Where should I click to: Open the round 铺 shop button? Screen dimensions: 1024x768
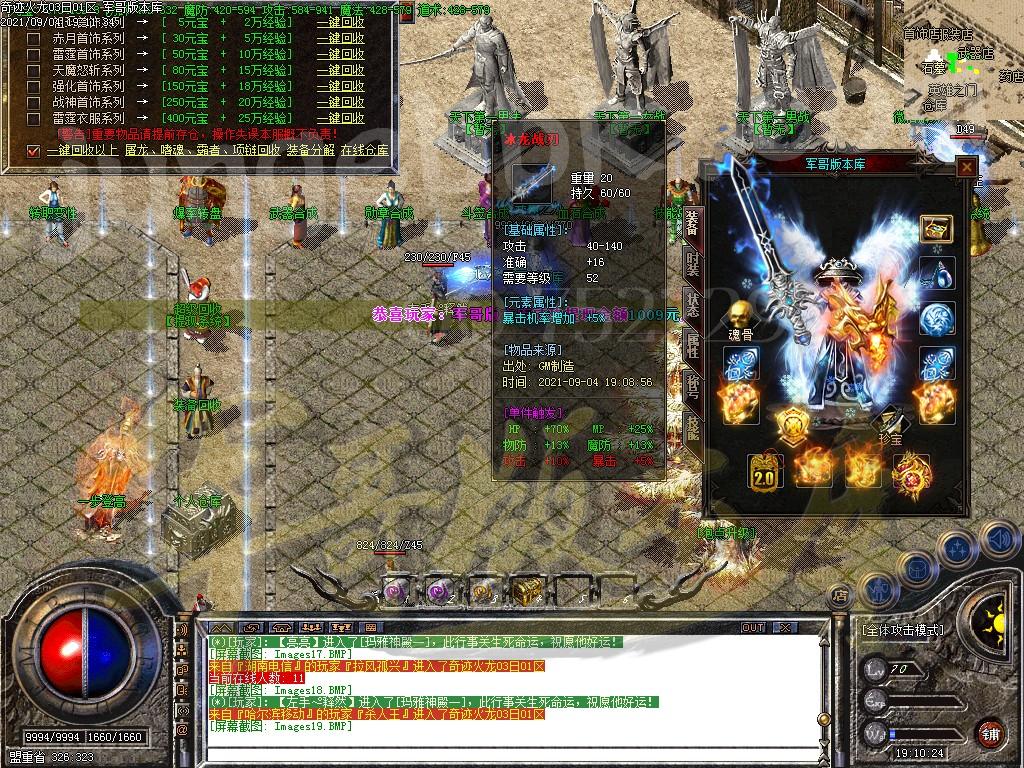pos(989,732)
